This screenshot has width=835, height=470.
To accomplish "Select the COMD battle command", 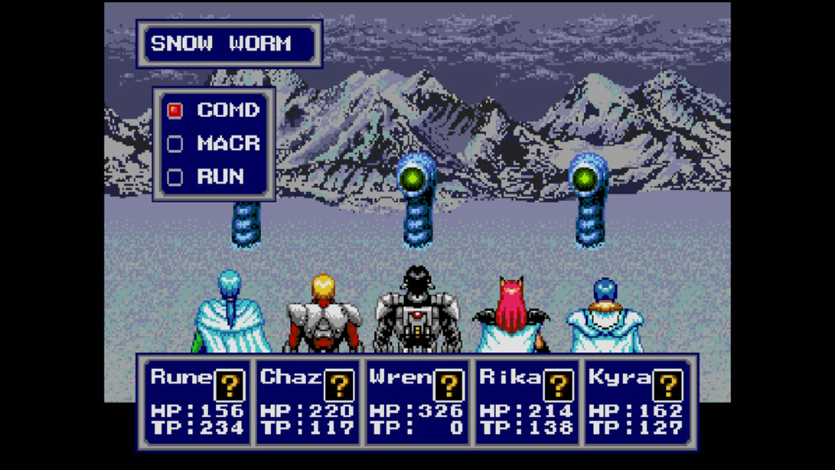I will [x=214, y=110].
